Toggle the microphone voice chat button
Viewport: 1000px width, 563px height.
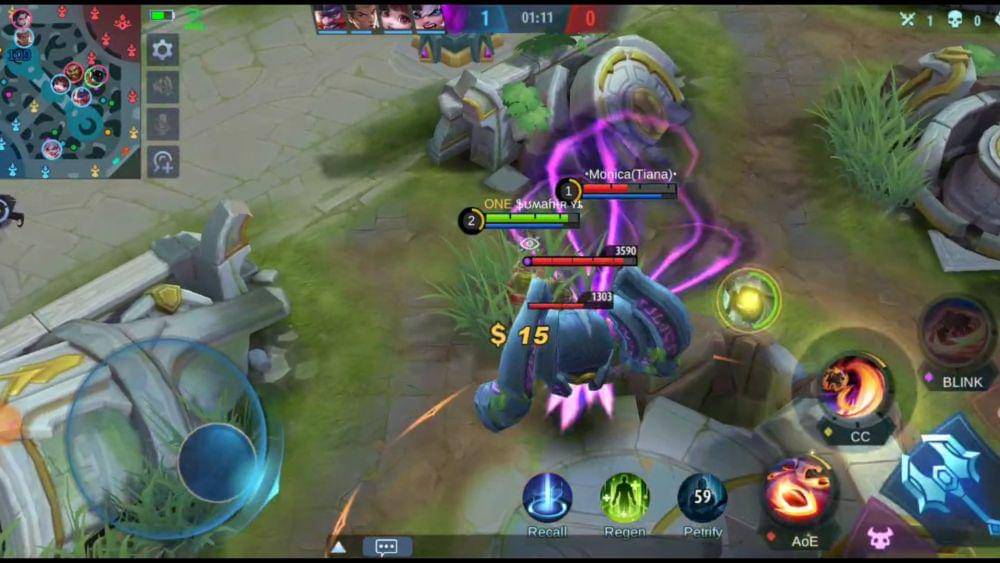point(163,124)
